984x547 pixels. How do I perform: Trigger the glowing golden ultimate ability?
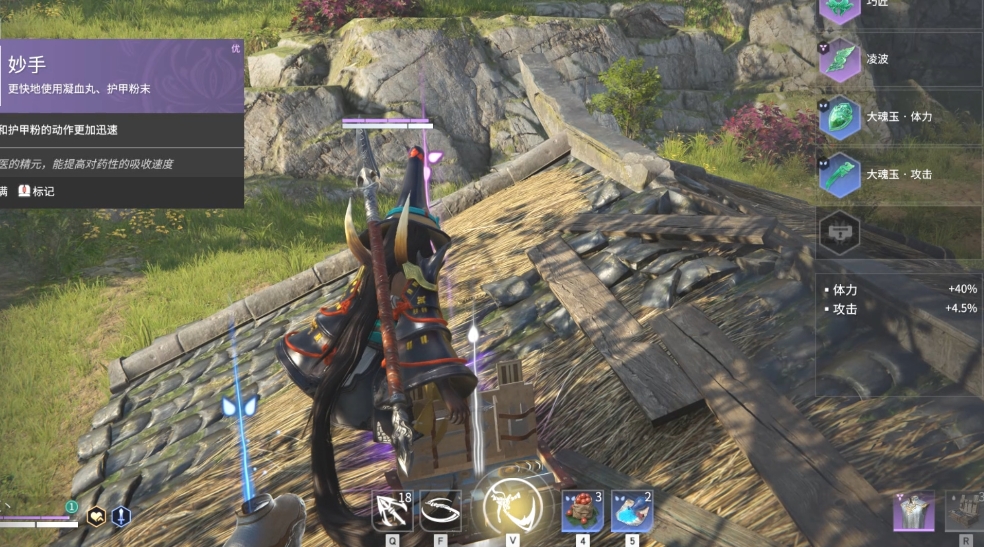point(512,507)
